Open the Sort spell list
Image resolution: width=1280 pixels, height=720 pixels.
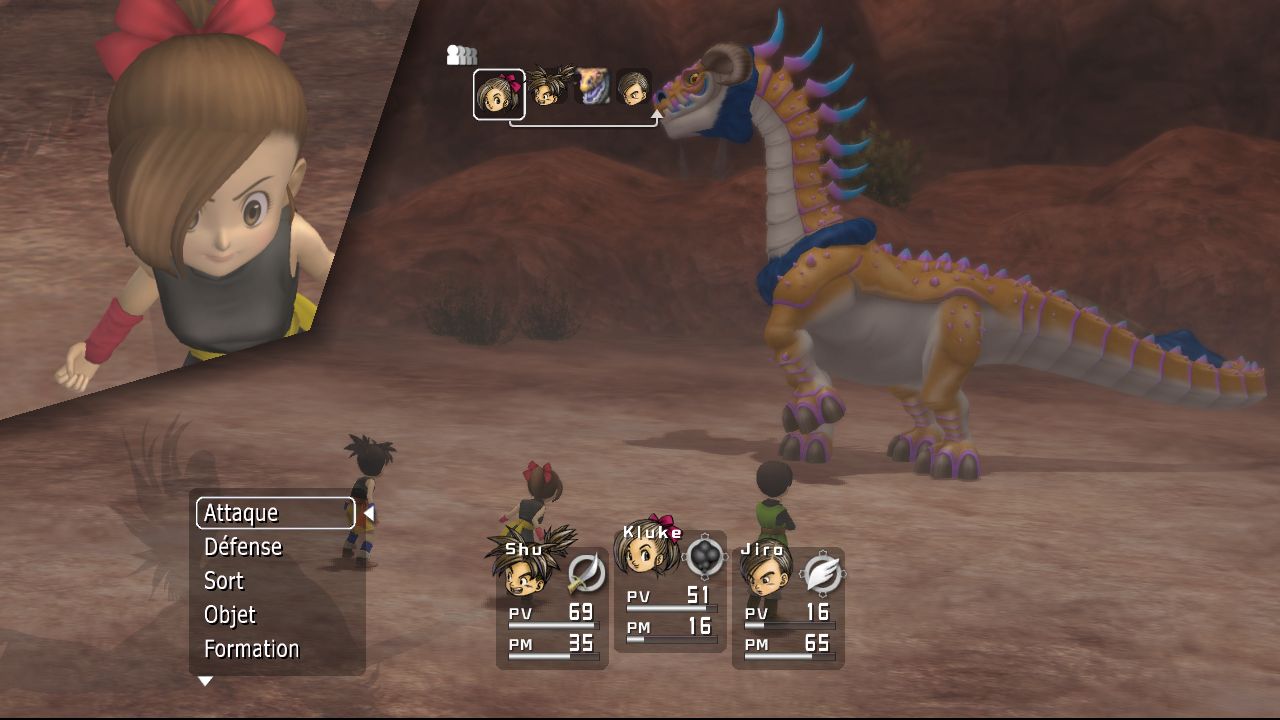coord(224,581)
